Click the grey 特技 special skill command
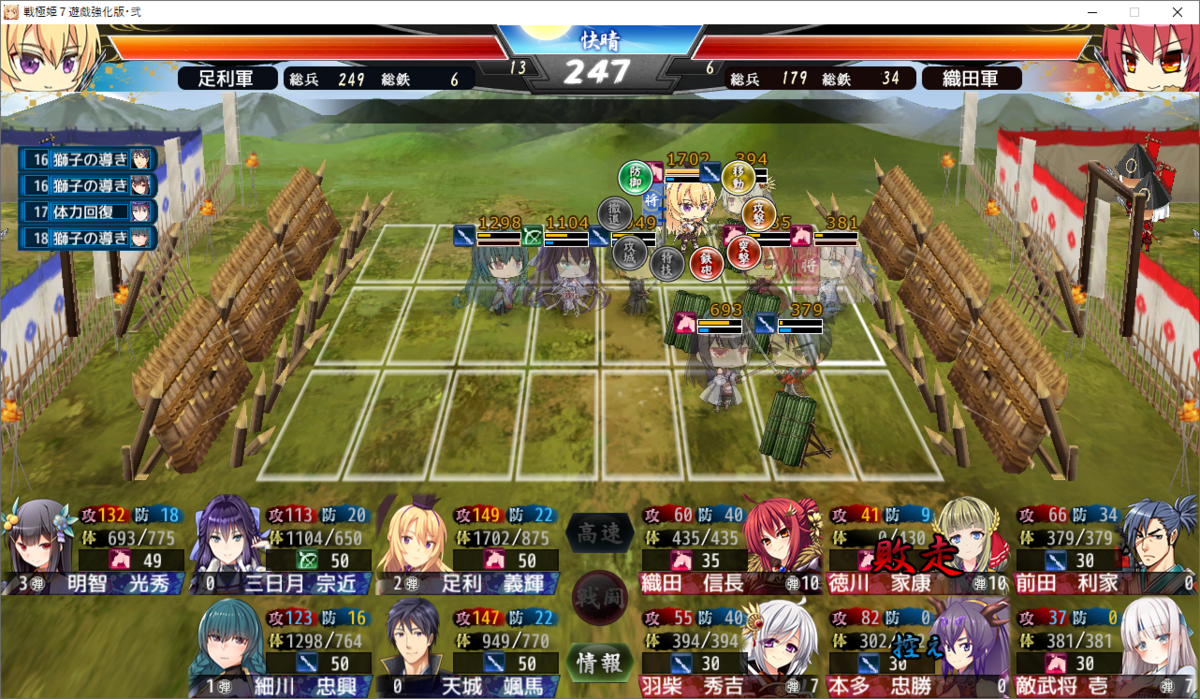Viewport: 1200px width, 699px height. click(666, 263)
